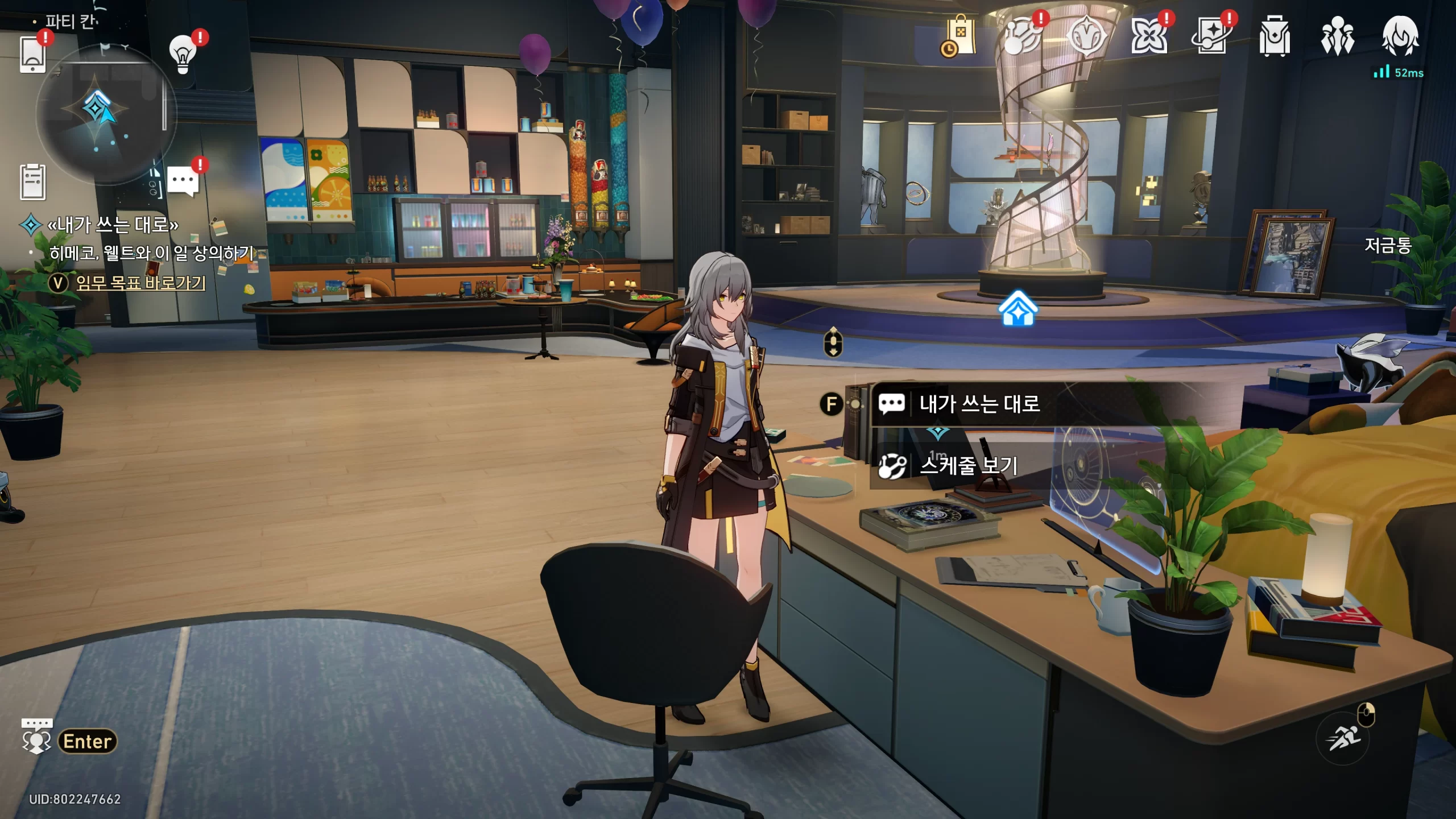The height and width of the screenshot is (819, 1456).
Task: Click the circular minimap
Action: click(106, 115)
